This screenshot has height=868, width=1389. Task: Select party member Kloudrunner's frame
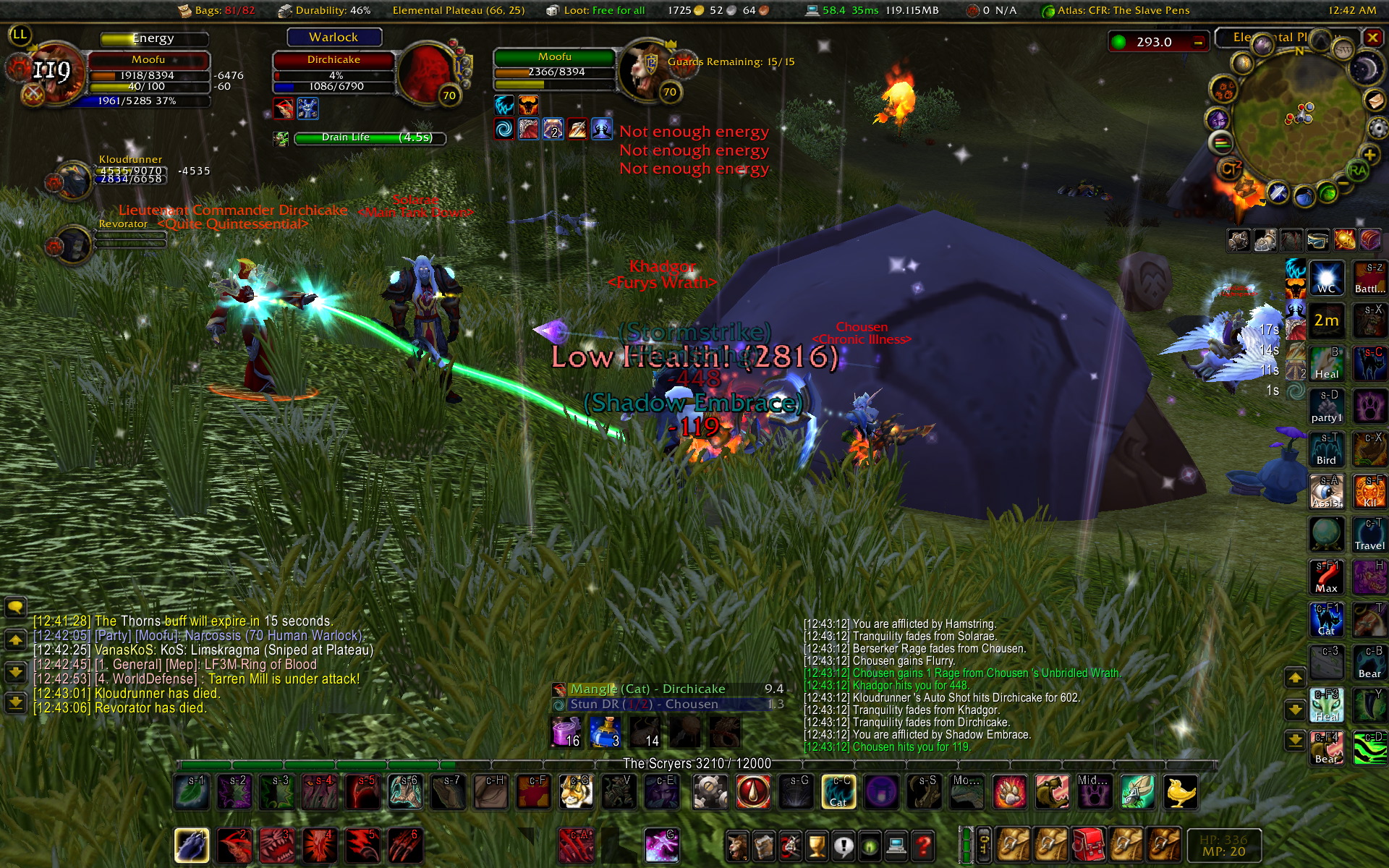[x=130, y=172]
